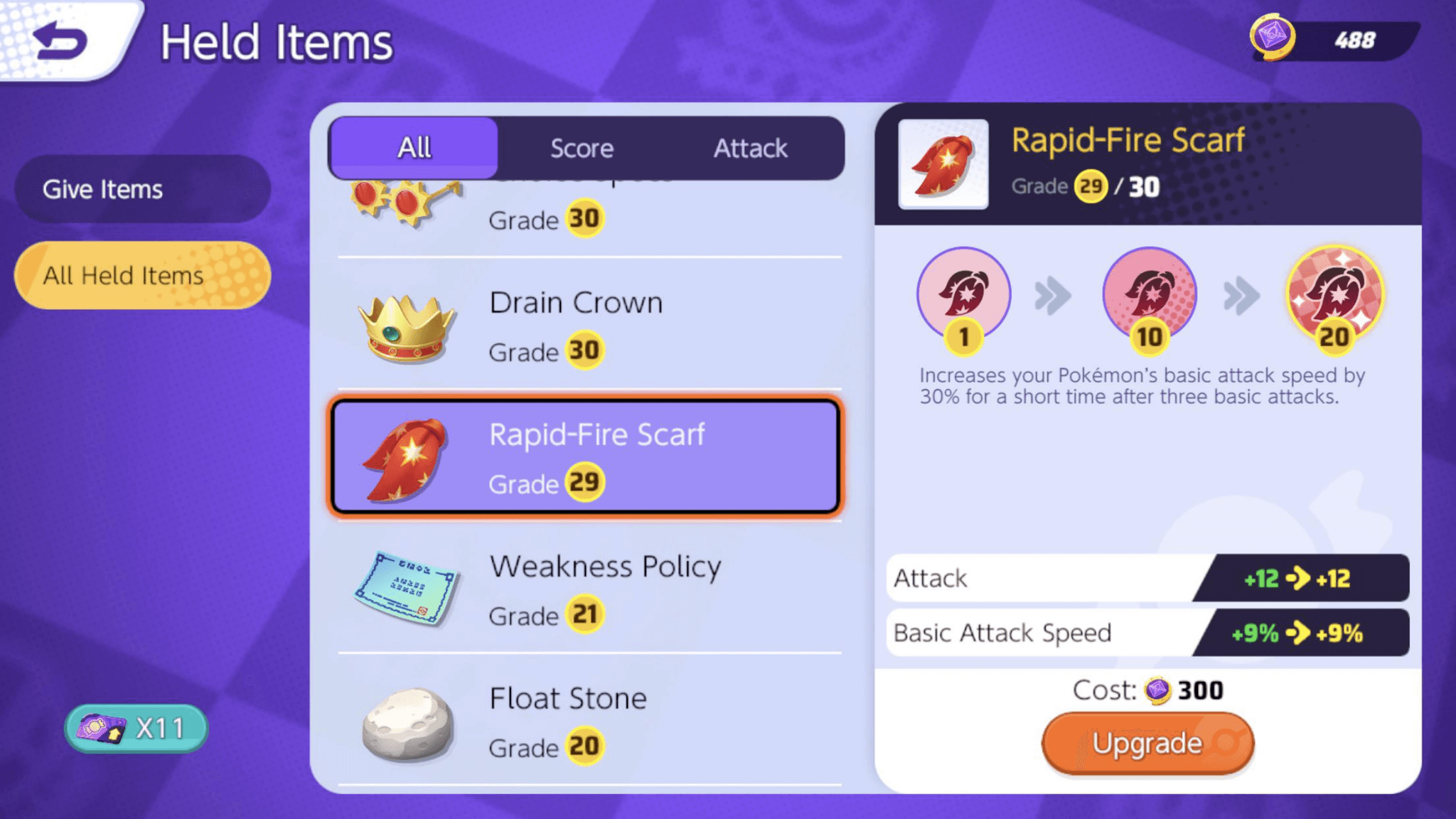Click the Float Stone item icon
Screen dimensions: 1456x819
click(407, 722)
